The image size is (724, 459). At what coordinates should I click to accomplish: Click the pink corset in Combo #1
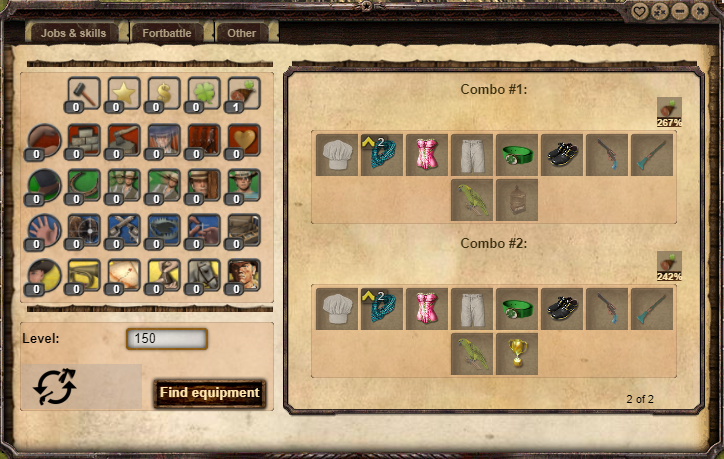426,154
